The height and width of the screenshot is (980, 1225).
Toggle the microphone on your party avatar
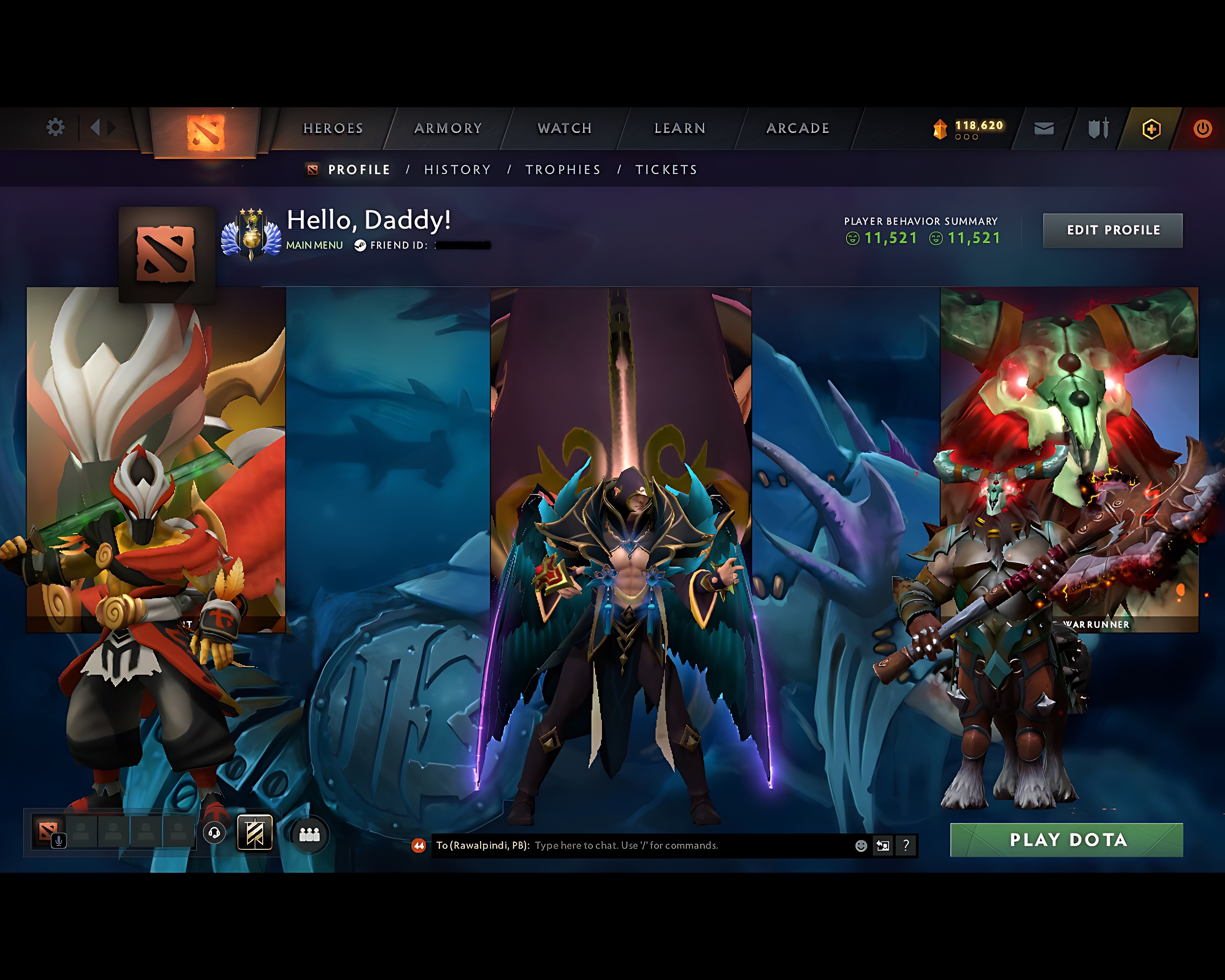59,840
